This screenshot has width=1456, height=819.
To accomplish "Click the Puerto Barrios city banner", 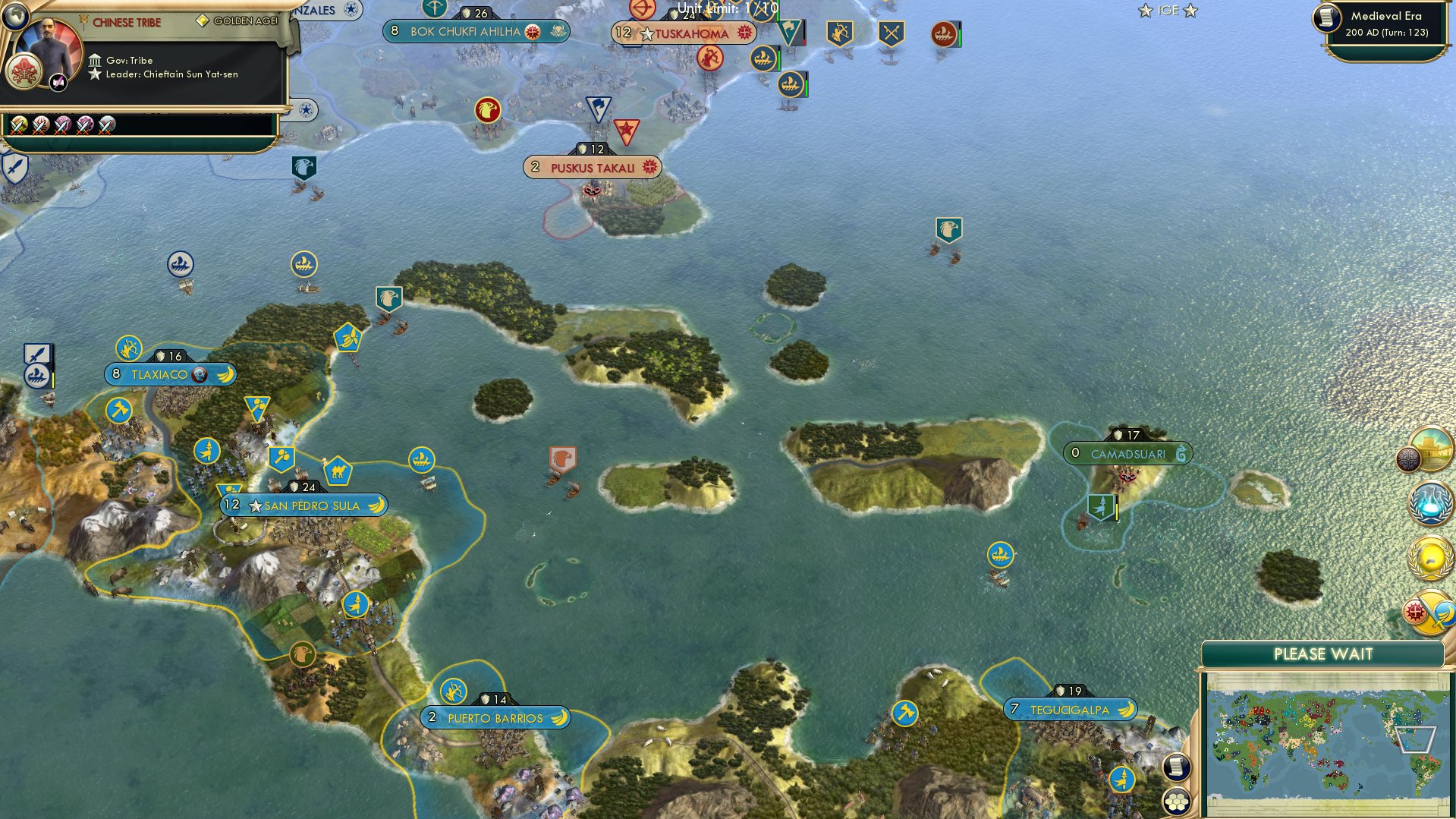I will 494,717.
